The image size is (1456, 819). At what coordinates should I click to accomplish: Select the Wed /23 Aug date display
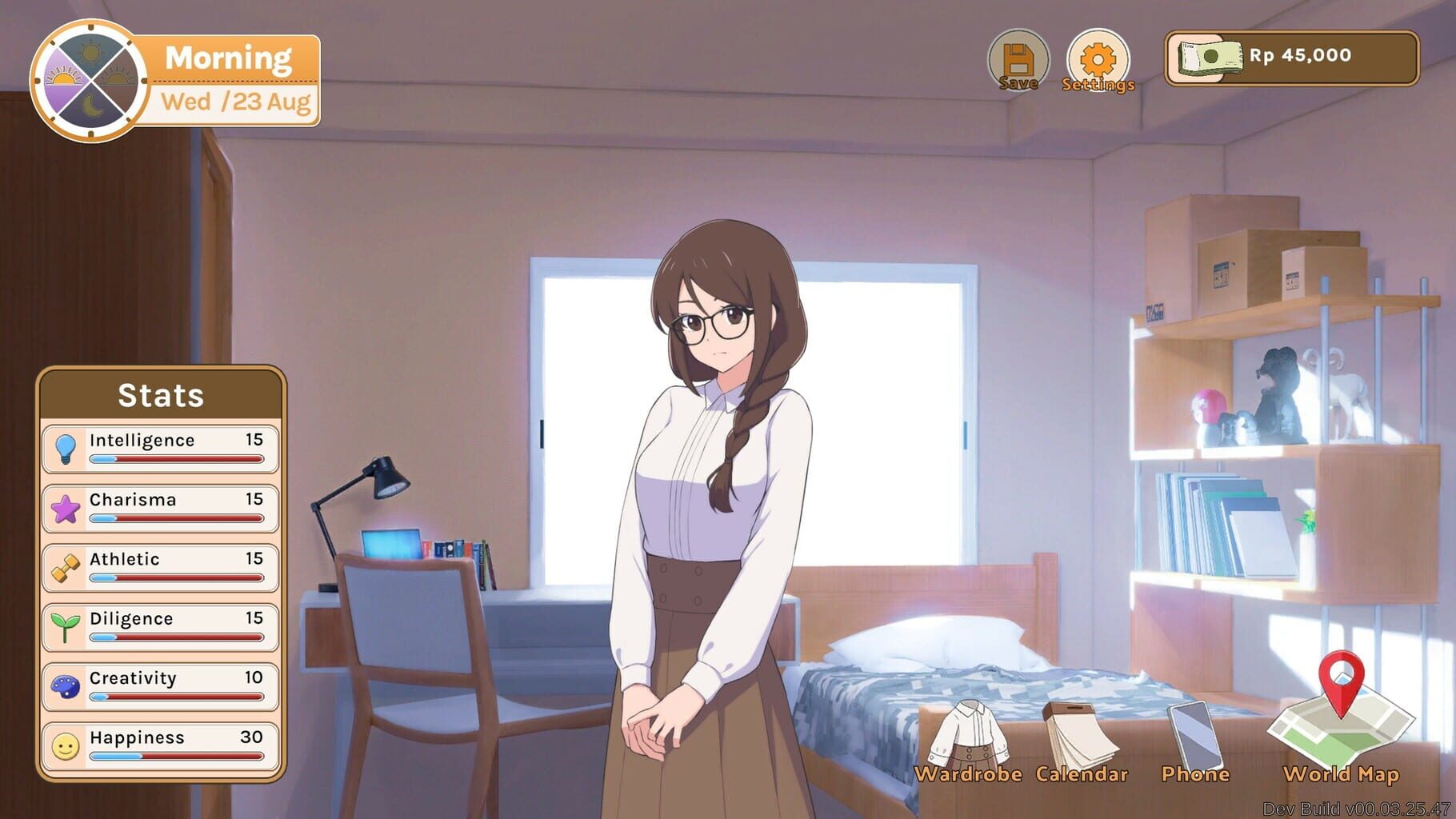(235, 102)
